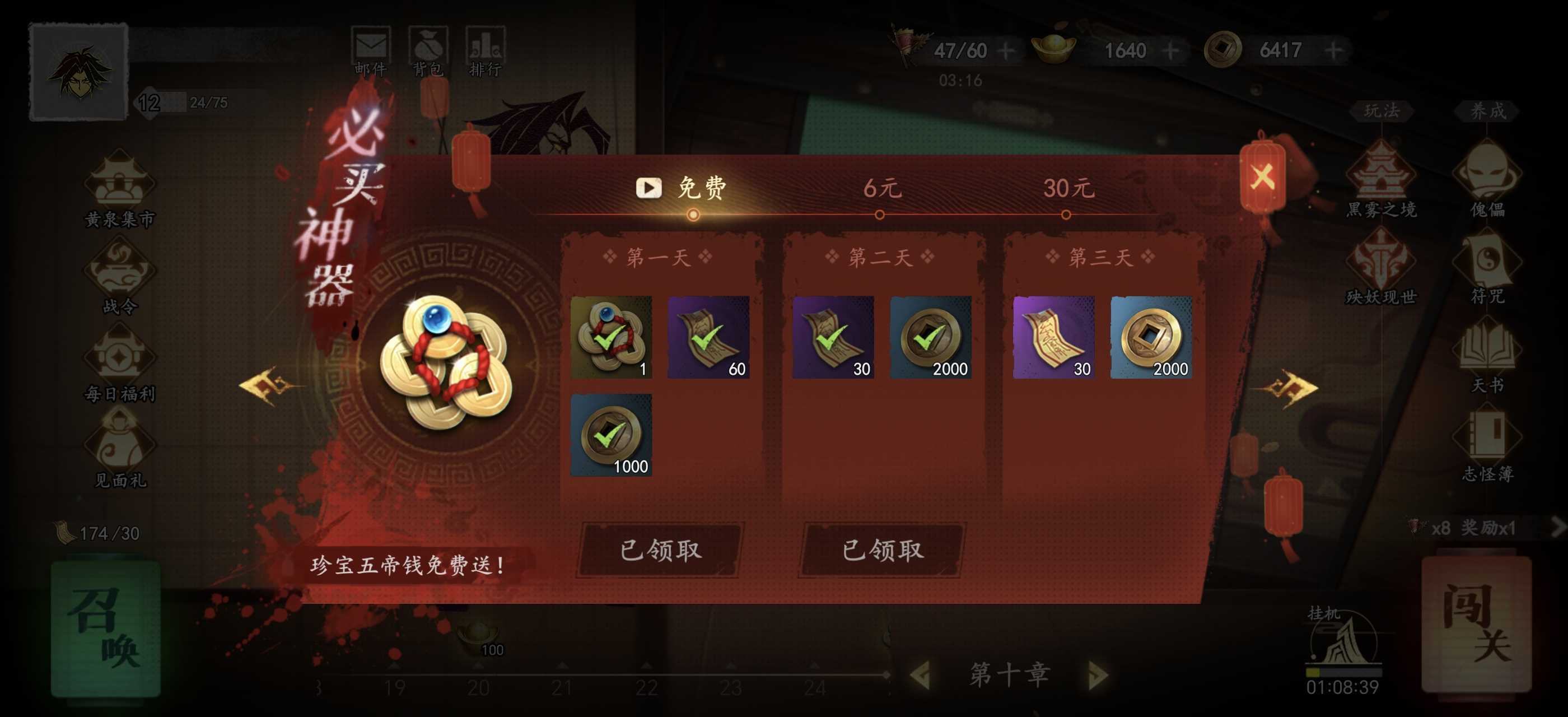Open the 背包 backpack

coord(430,45)
